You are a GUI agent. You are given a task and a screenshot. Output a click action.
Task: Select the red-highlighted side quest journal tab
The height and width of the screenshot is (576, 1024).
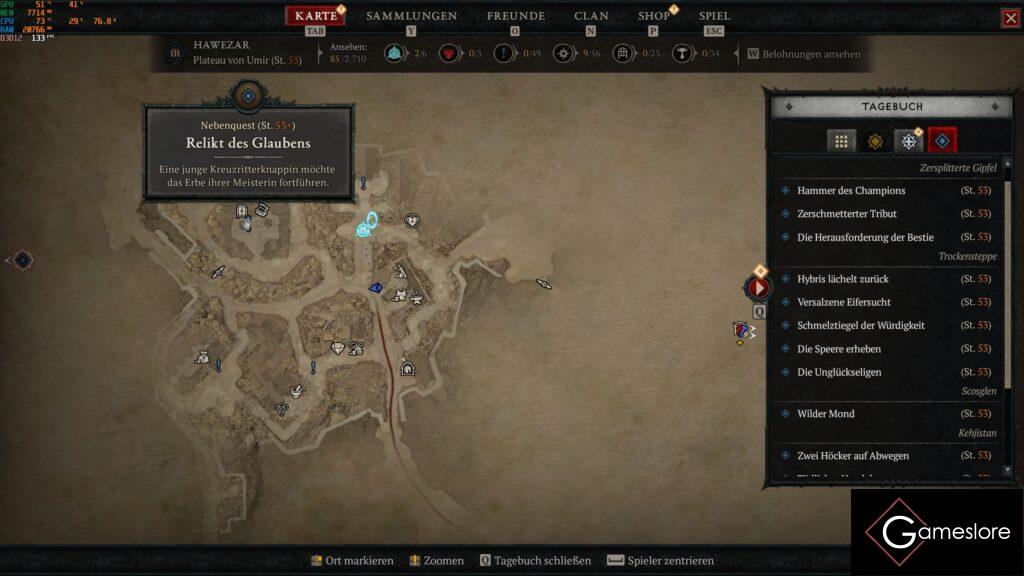(942, 141)
